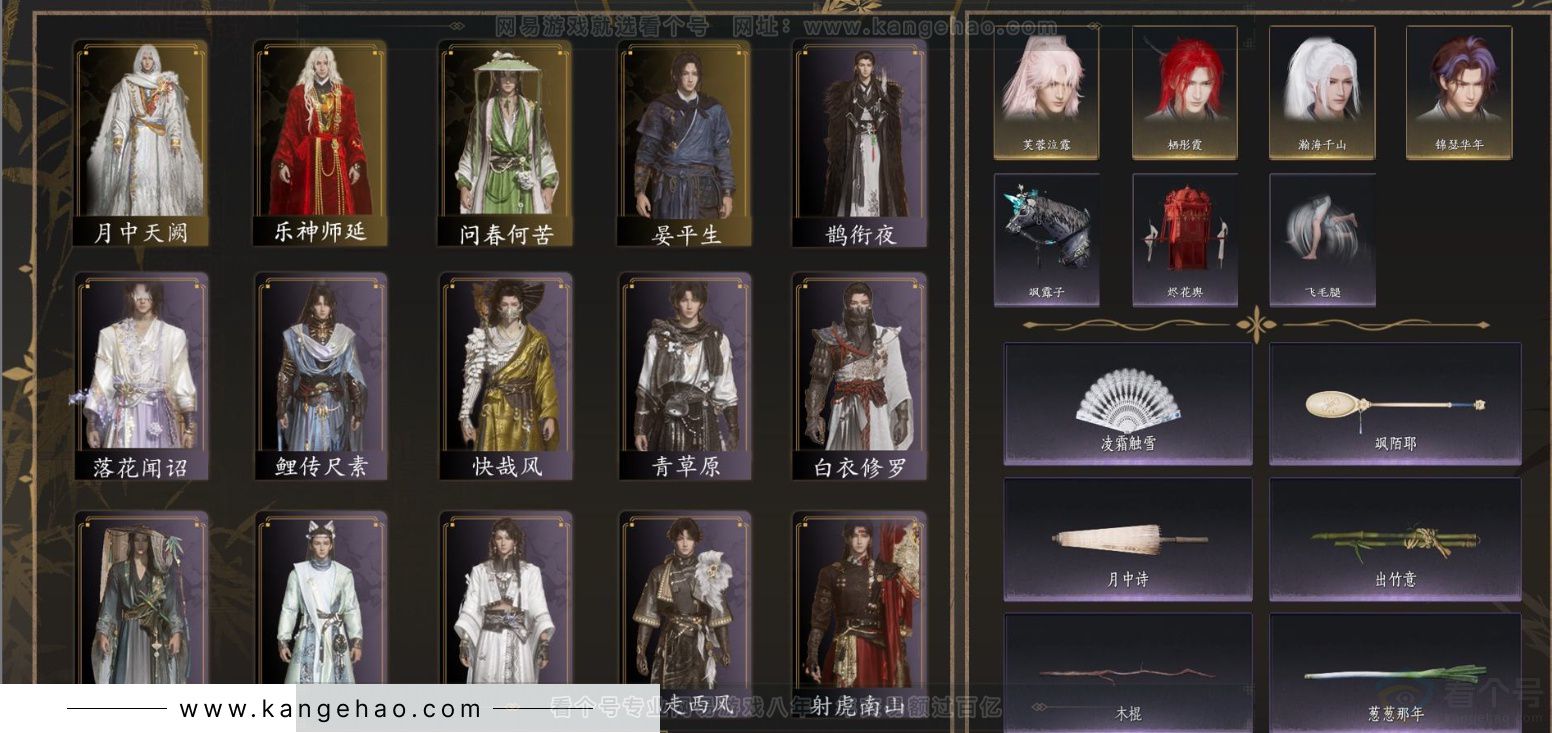
Task: Open the 飒露子 armored horse mount
Action: (1046, 240)
